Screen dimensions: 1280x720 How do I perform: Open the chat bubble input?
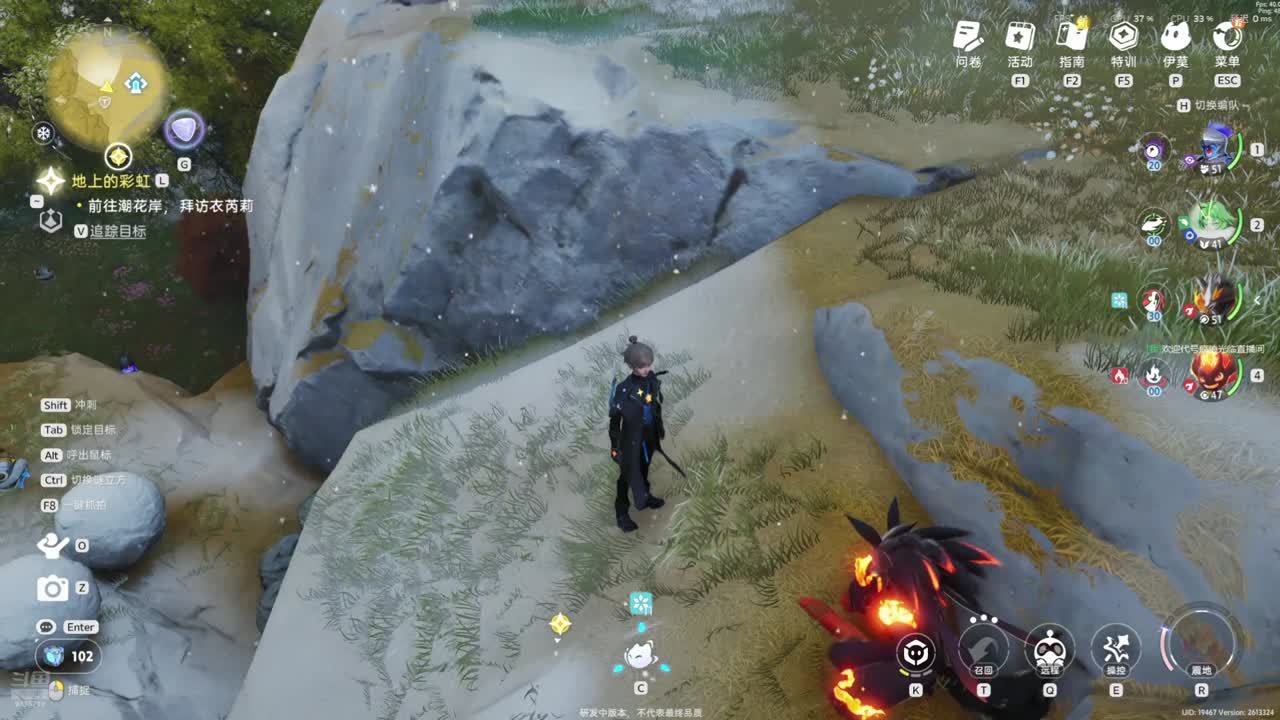46,627
